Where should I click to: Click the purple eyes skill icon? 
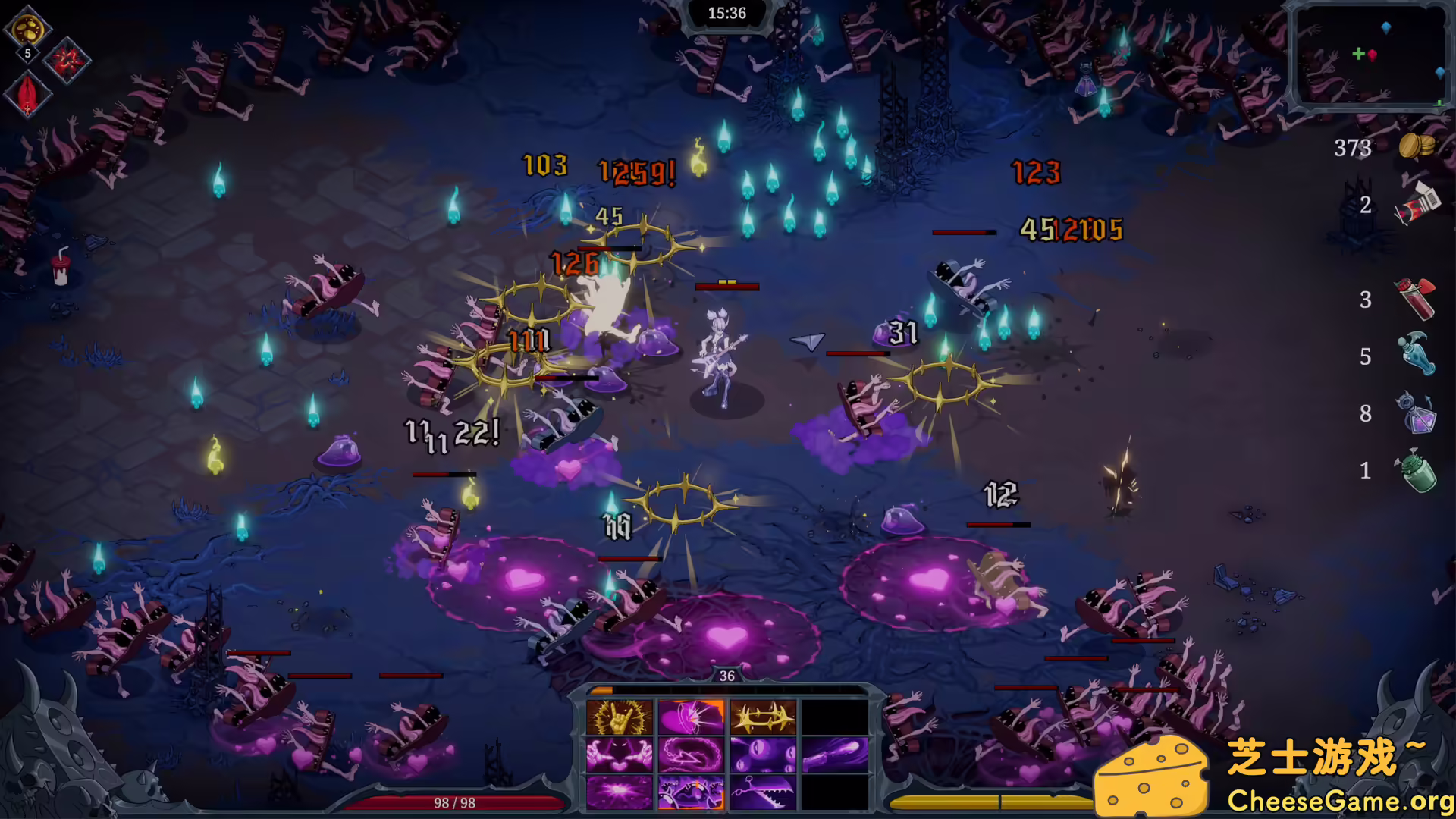click(x=763, y=755)
